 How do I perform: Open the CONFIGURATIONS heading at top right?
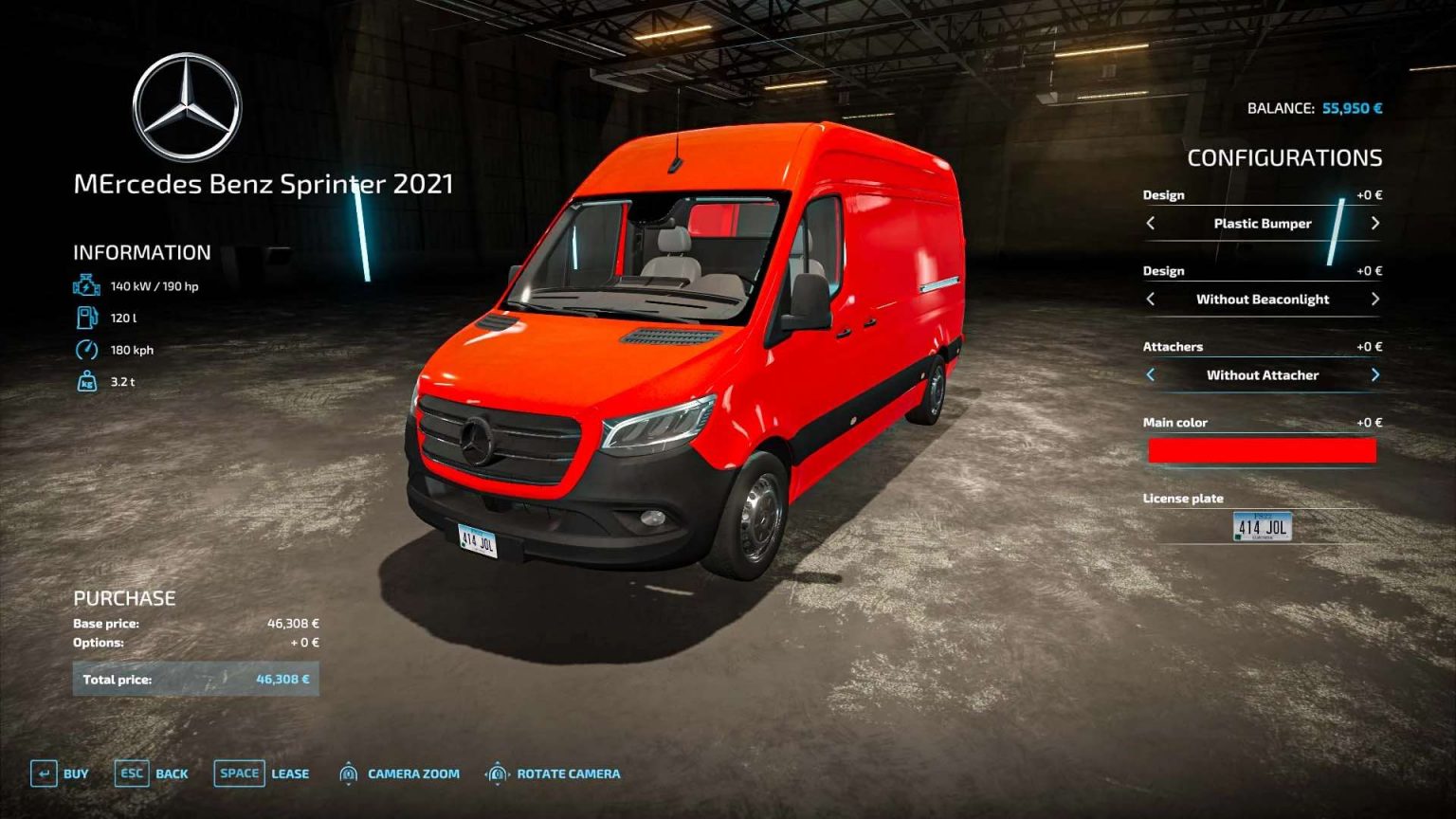[1286, 158]
